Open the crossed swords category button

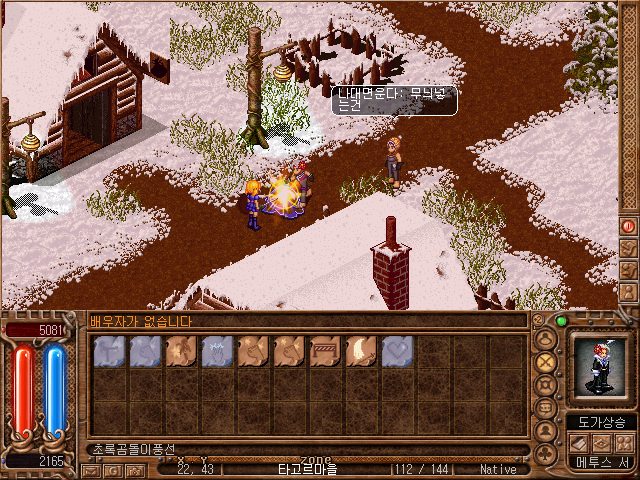coord(546,361)
